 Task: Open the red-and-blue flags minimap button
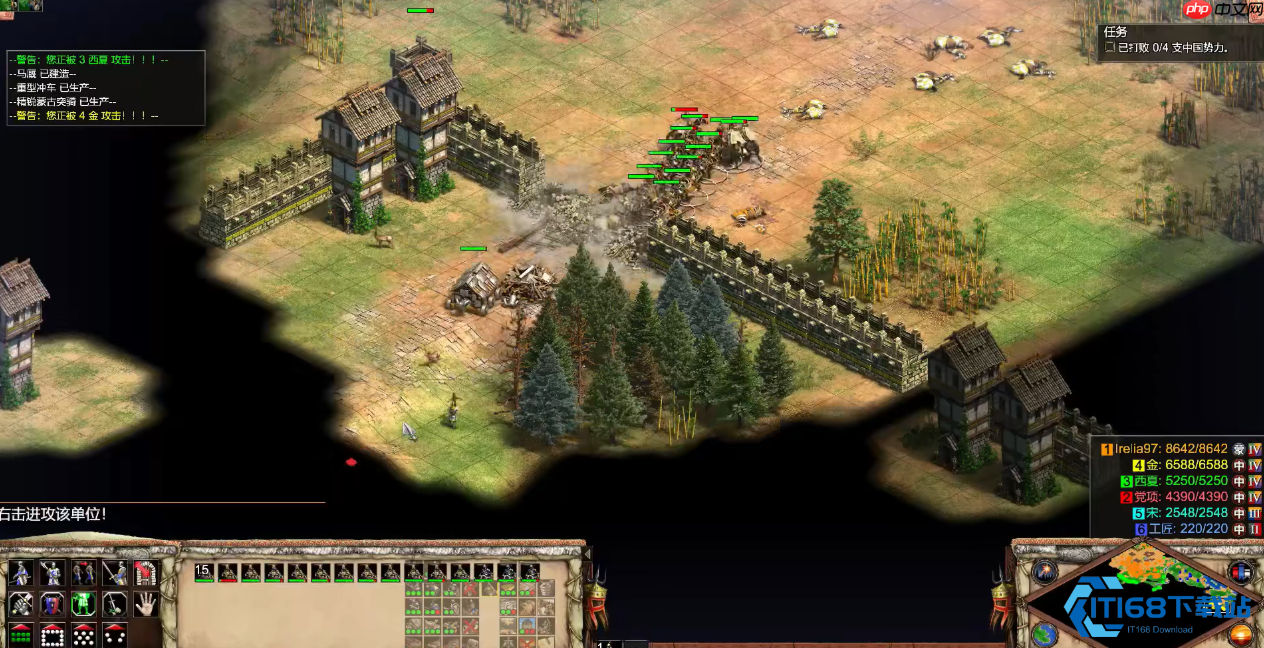click(x=1241, y=571)
